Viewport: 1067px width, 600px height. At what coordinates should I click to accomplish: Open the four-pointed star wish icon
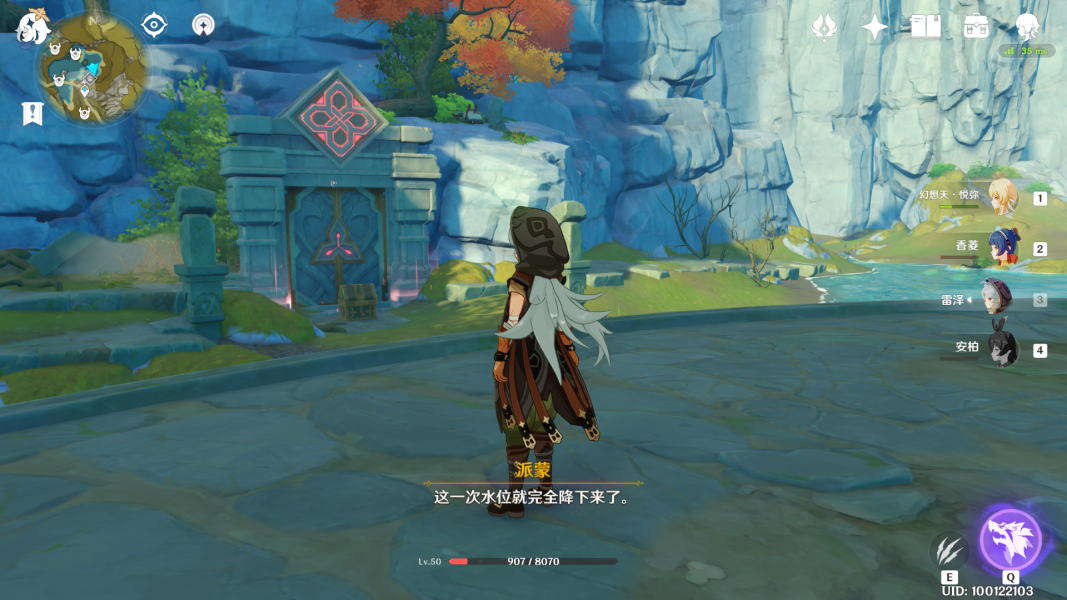click(875, 27)
